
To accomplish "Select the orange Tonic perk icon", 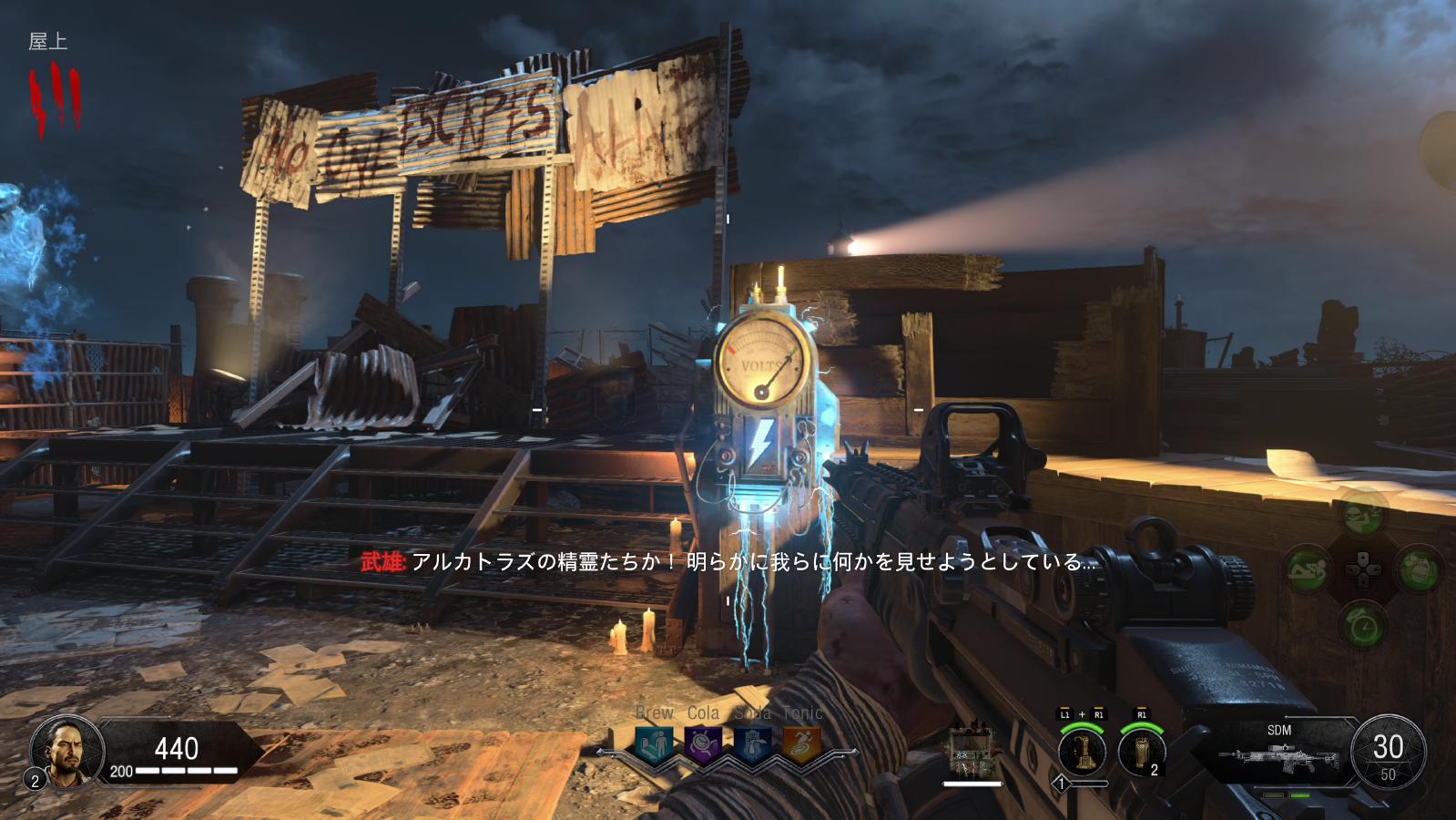I will click(x=801, y=744).
